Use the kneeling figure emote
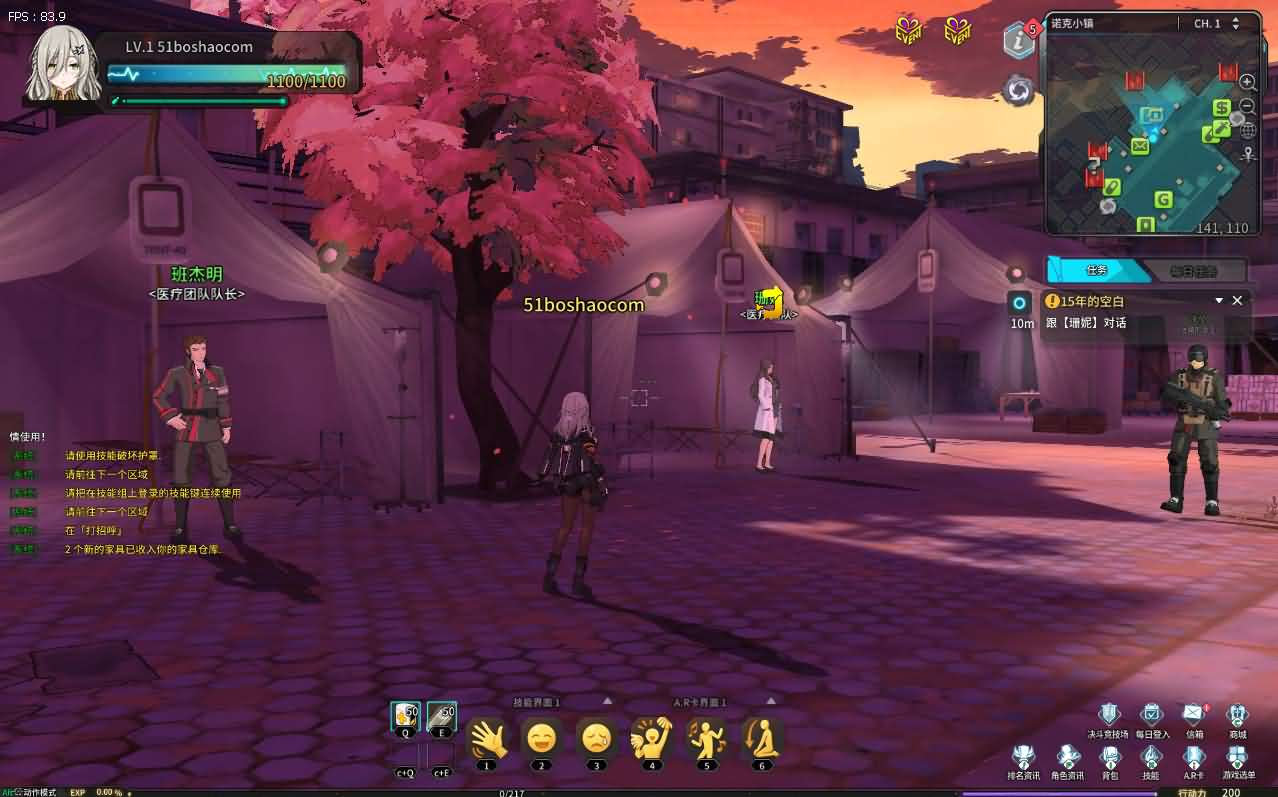The height and width of the screenshot is (797, 1278). pos(762,738)
